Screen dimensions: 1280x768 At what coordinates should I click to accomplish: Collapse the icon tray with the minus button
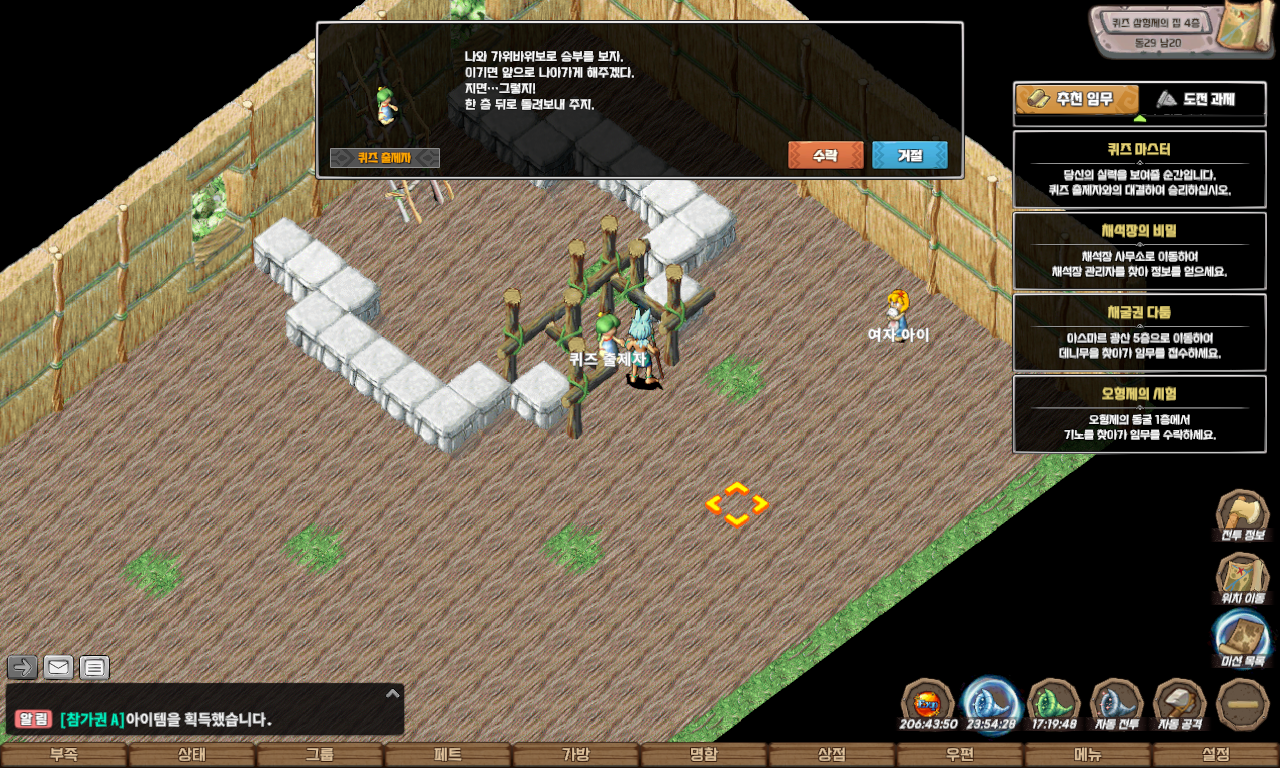(x=1243, y=704)
